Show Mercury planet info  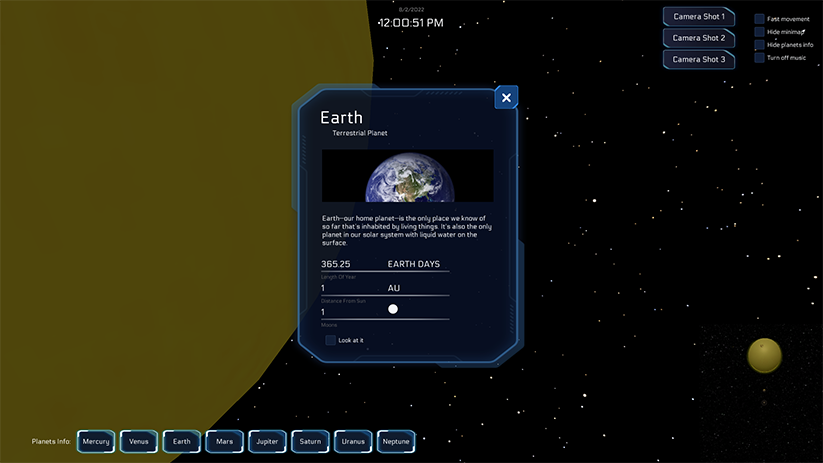point(96,441)
